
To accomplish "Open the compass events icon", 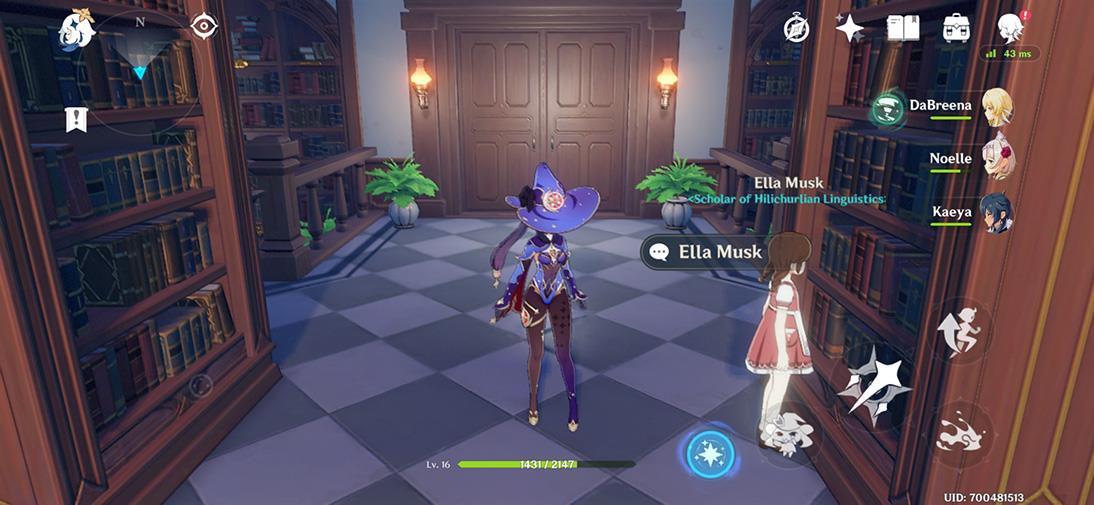I will (x=796, y=28).
